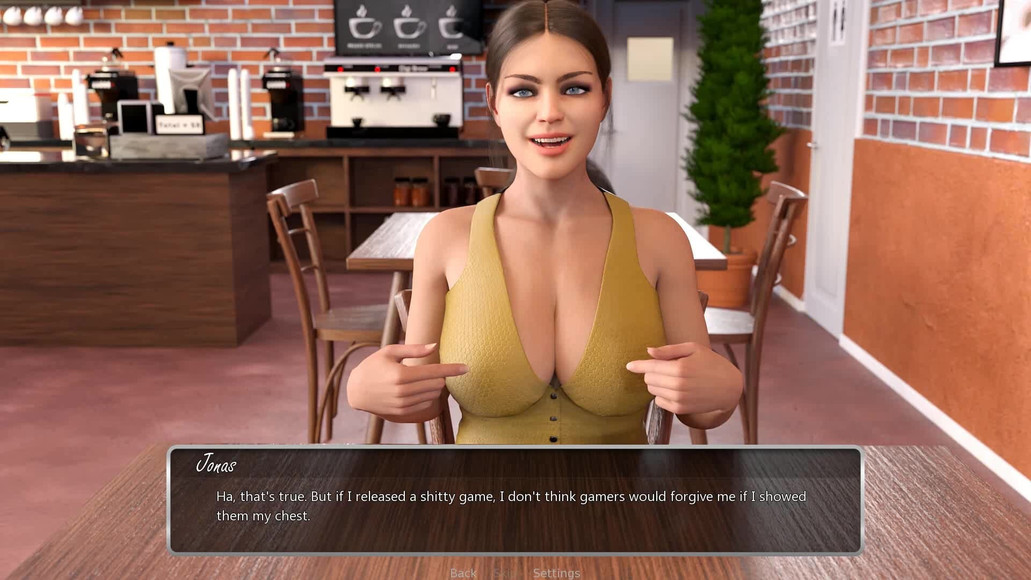Screen dimensions: 1031x580
Task: Go back to the previous dialogue line
Action: point(463,573)
